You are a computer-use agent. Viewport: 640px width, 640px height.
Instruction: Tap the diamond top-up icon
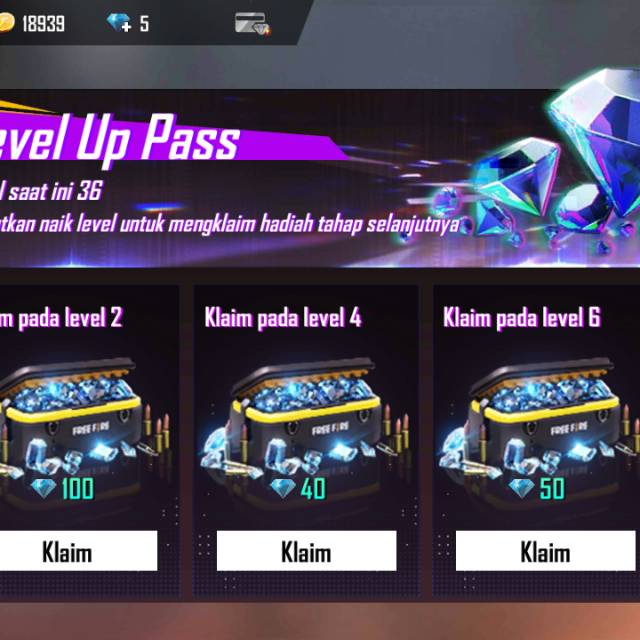pyautogui.click(x=119, y=23)
